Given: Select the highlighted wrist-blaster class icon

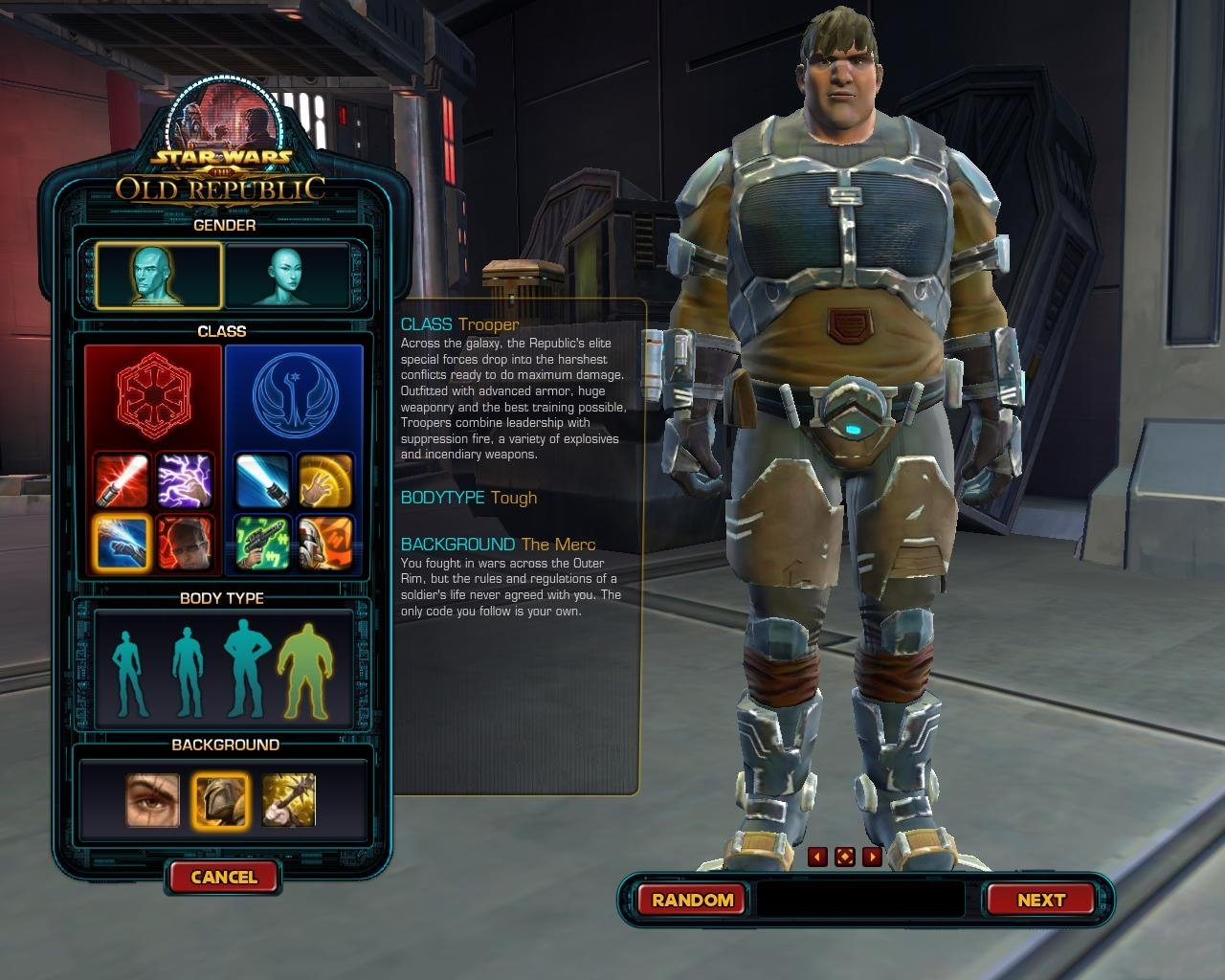Looking at the screenshot, I should click(122, 542).
